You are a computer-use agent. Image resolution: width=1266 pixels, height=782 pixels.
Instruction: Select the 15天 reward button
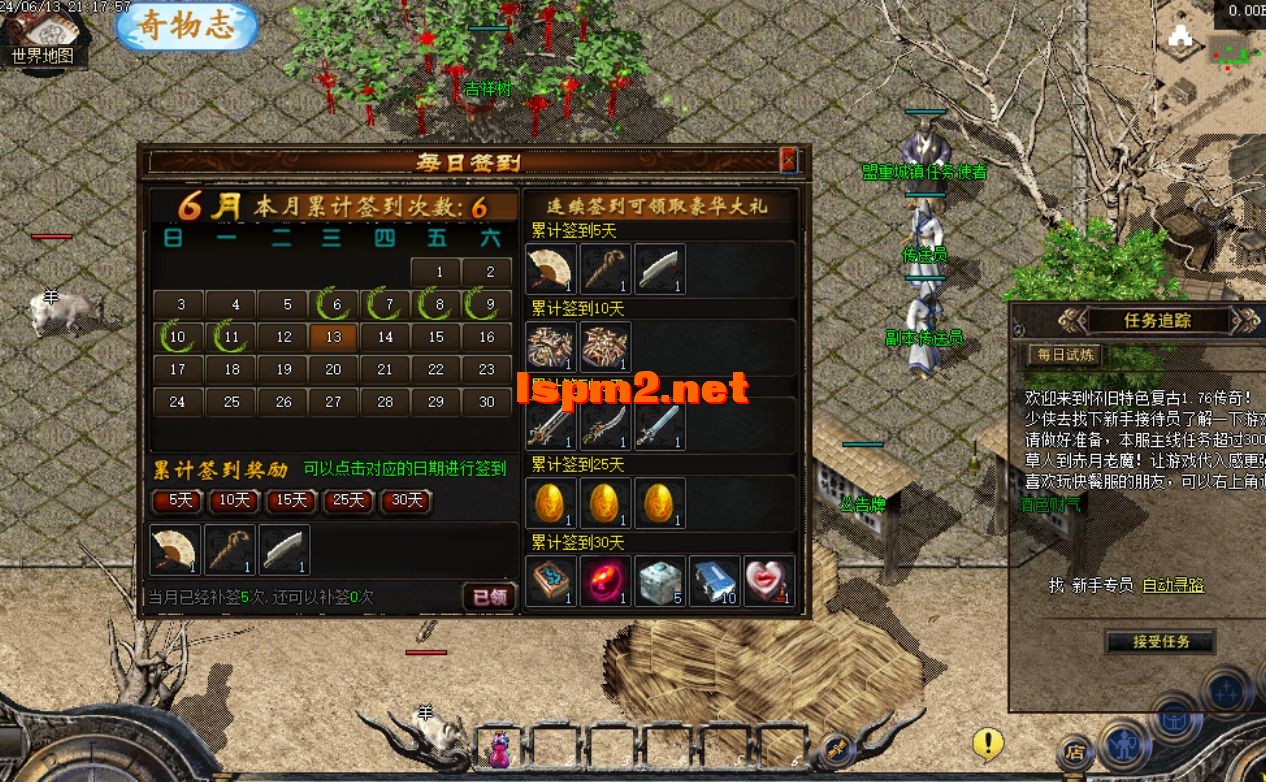291,500
